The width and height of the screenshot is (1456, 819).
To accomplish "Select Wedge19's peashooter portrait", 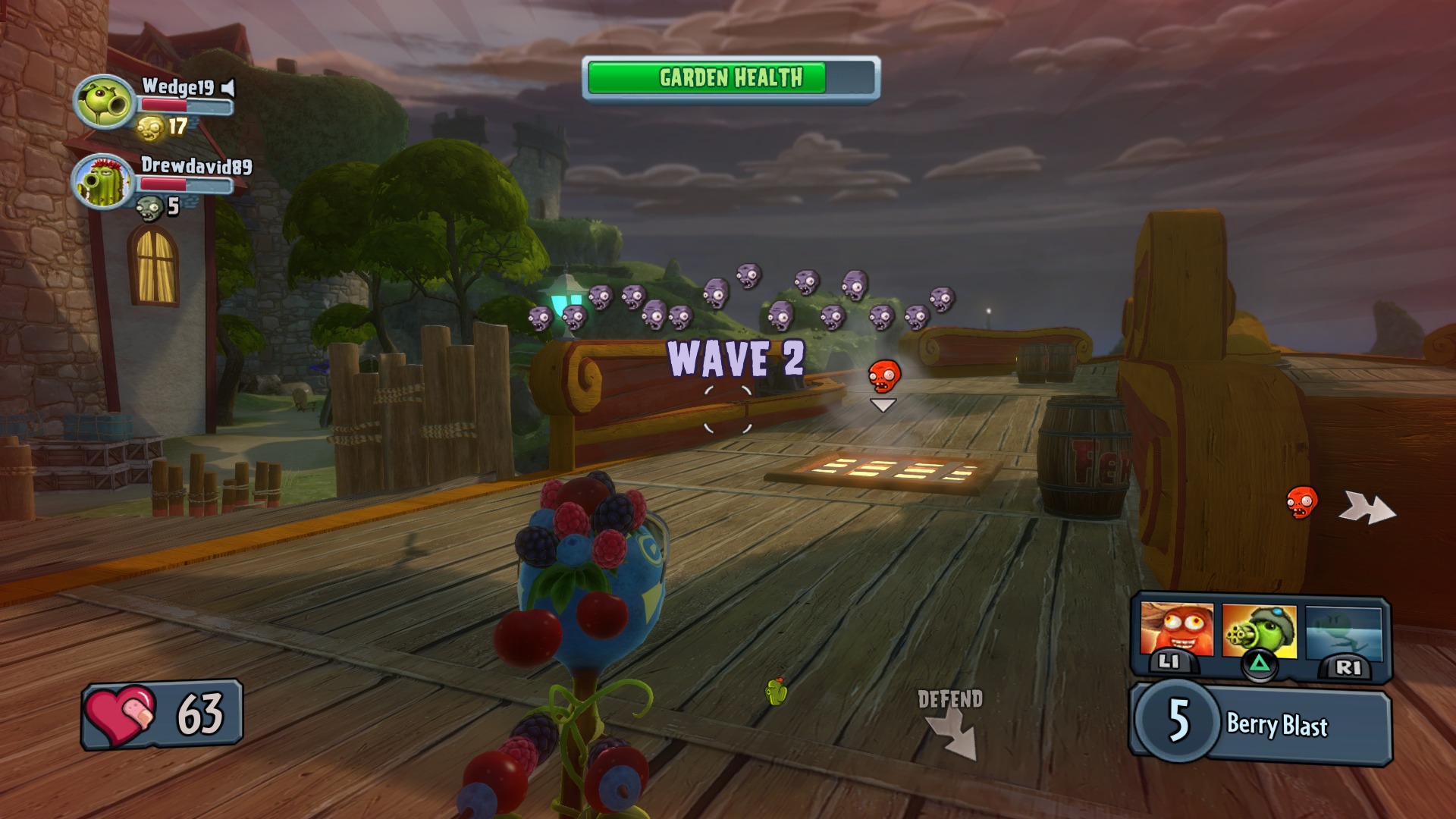I will 105,102.
